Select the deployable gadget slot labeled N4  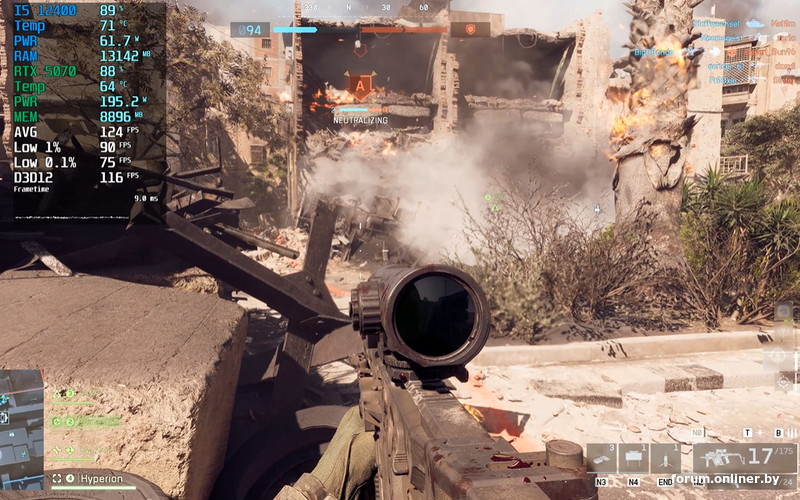(x=633, y=459)
